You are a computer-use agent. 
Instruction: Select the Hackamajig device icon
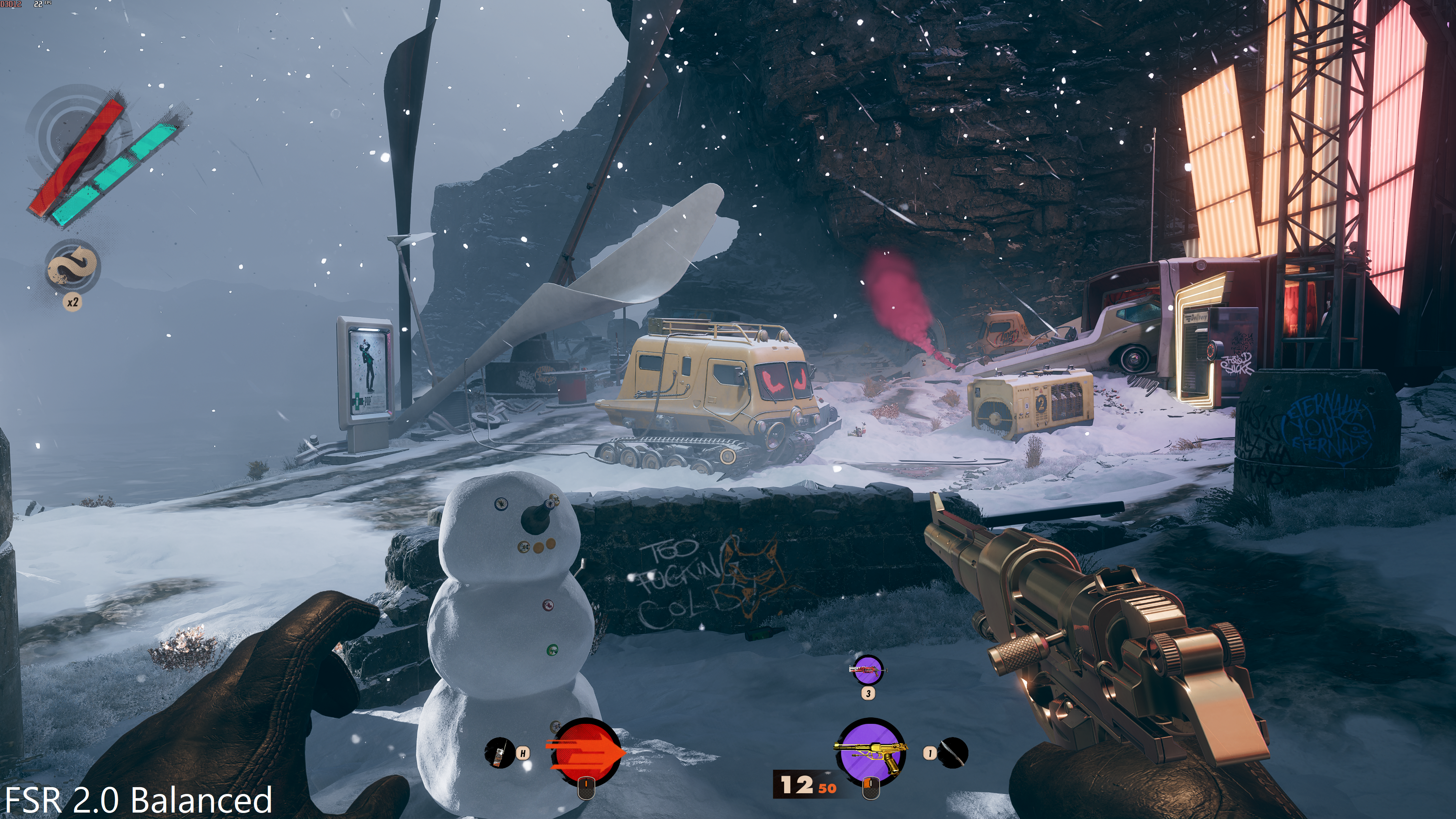tap(499, 753)
